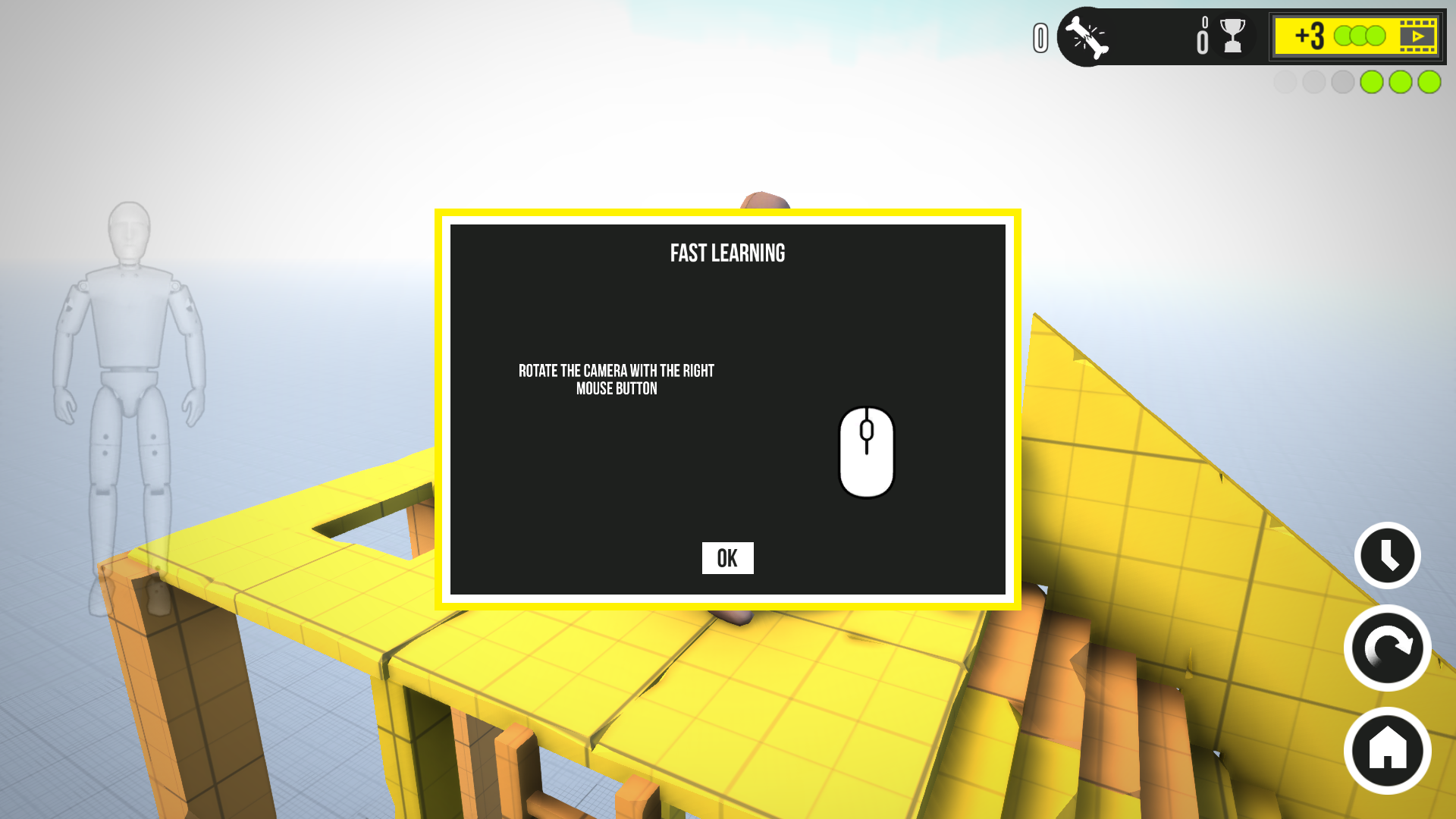Select the middle green circle indicator
The image size is (1456, 819).
(1400, 82)
